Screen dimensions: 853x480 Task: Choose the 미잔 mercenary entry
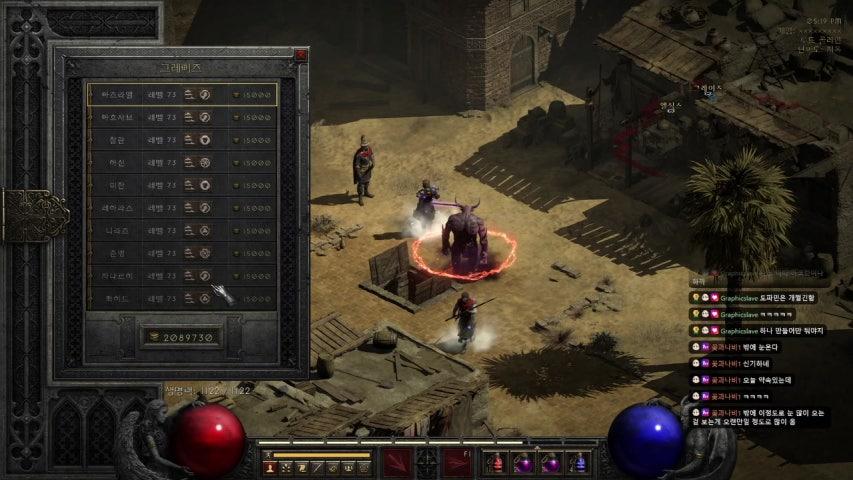coord(180,186)
